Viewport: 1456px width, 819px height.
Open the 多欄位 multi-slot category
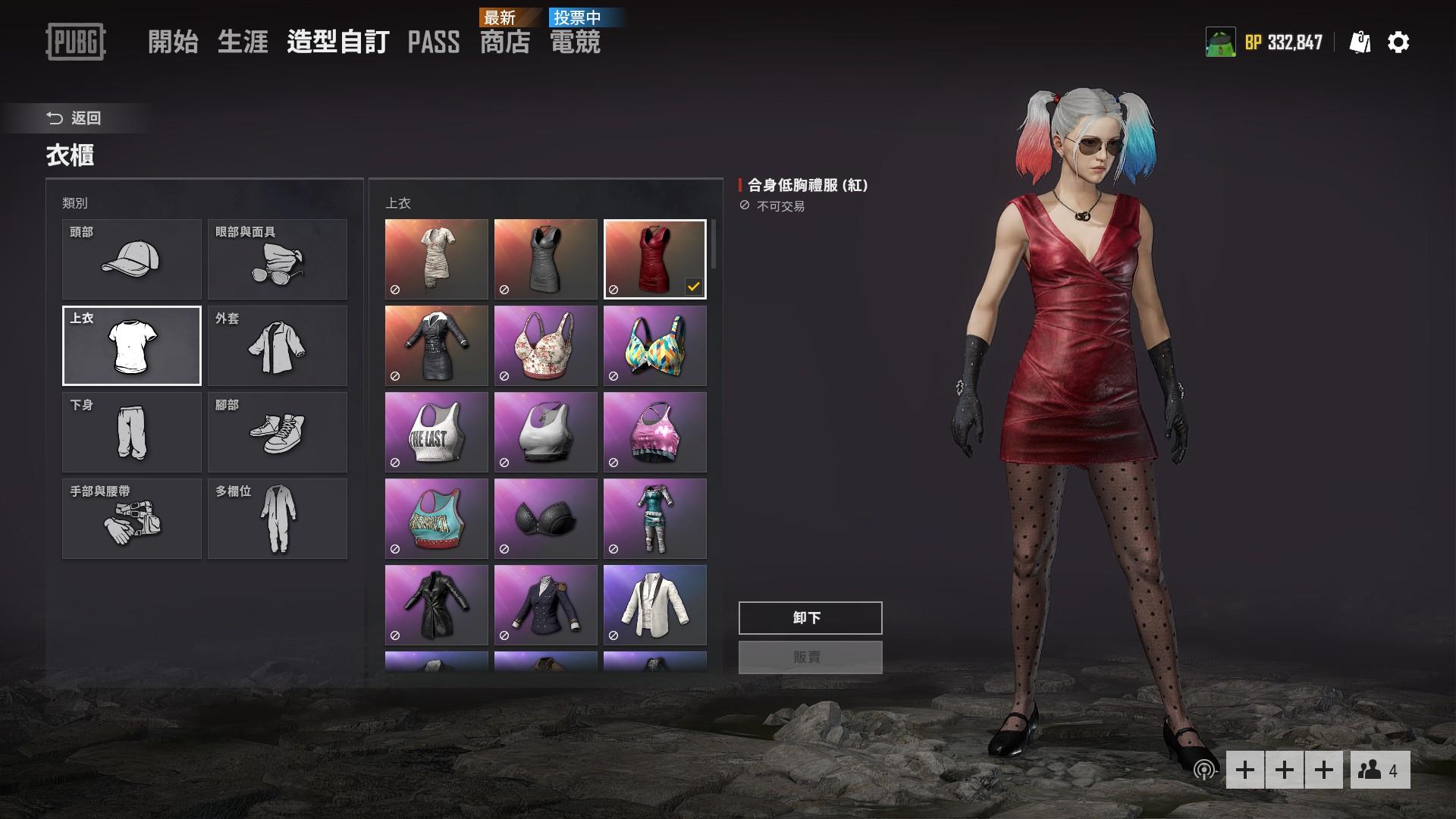[x=277, y=519]
